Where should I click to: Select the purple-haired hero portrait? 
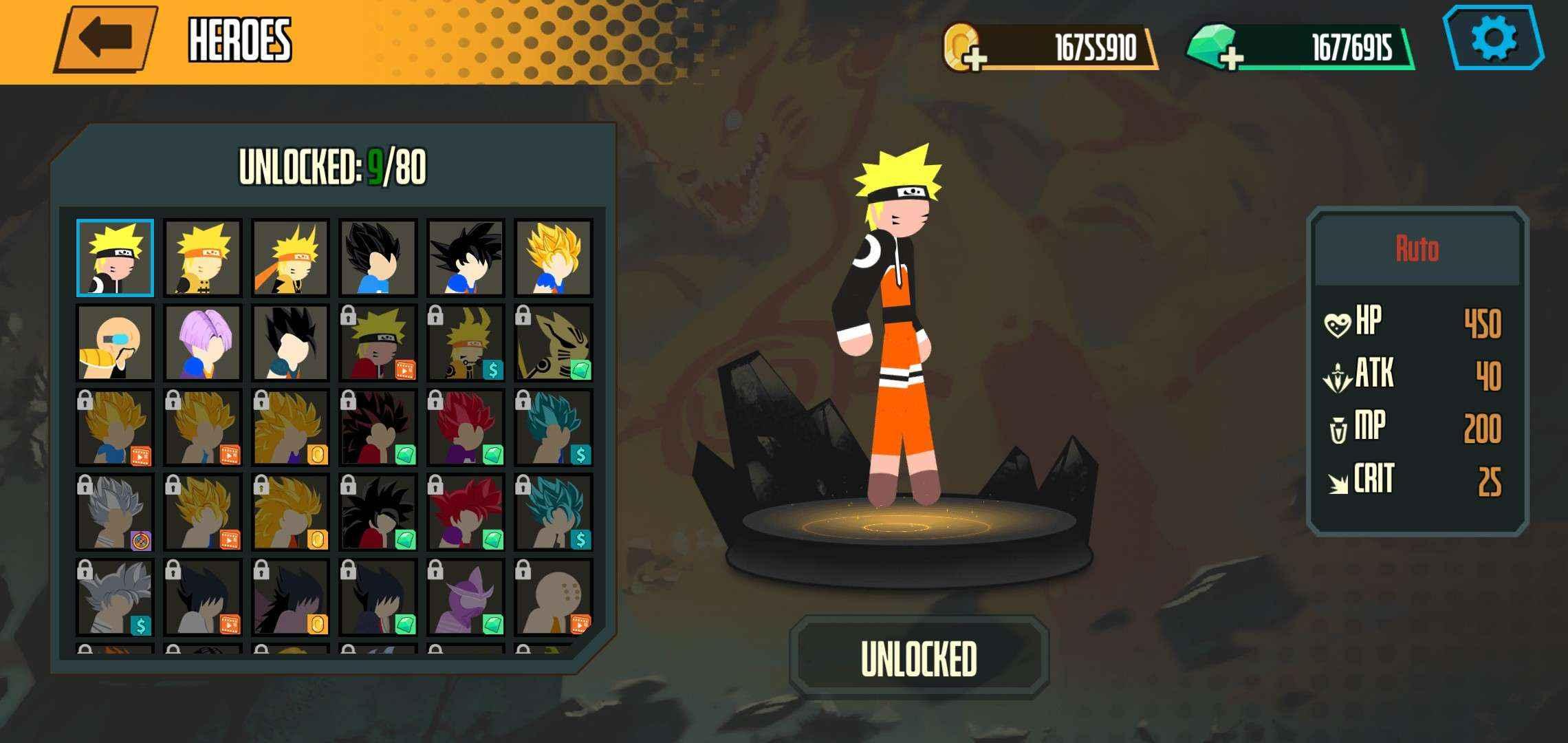pyautogui.click(x=203, y=343)
